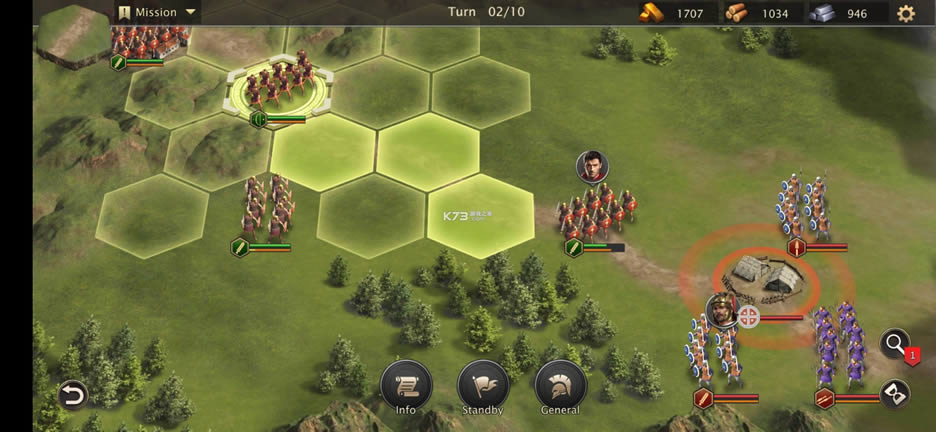Screen dimensions: 936x432
Task: Open the Mission dropdown
Action: (157, 12)
